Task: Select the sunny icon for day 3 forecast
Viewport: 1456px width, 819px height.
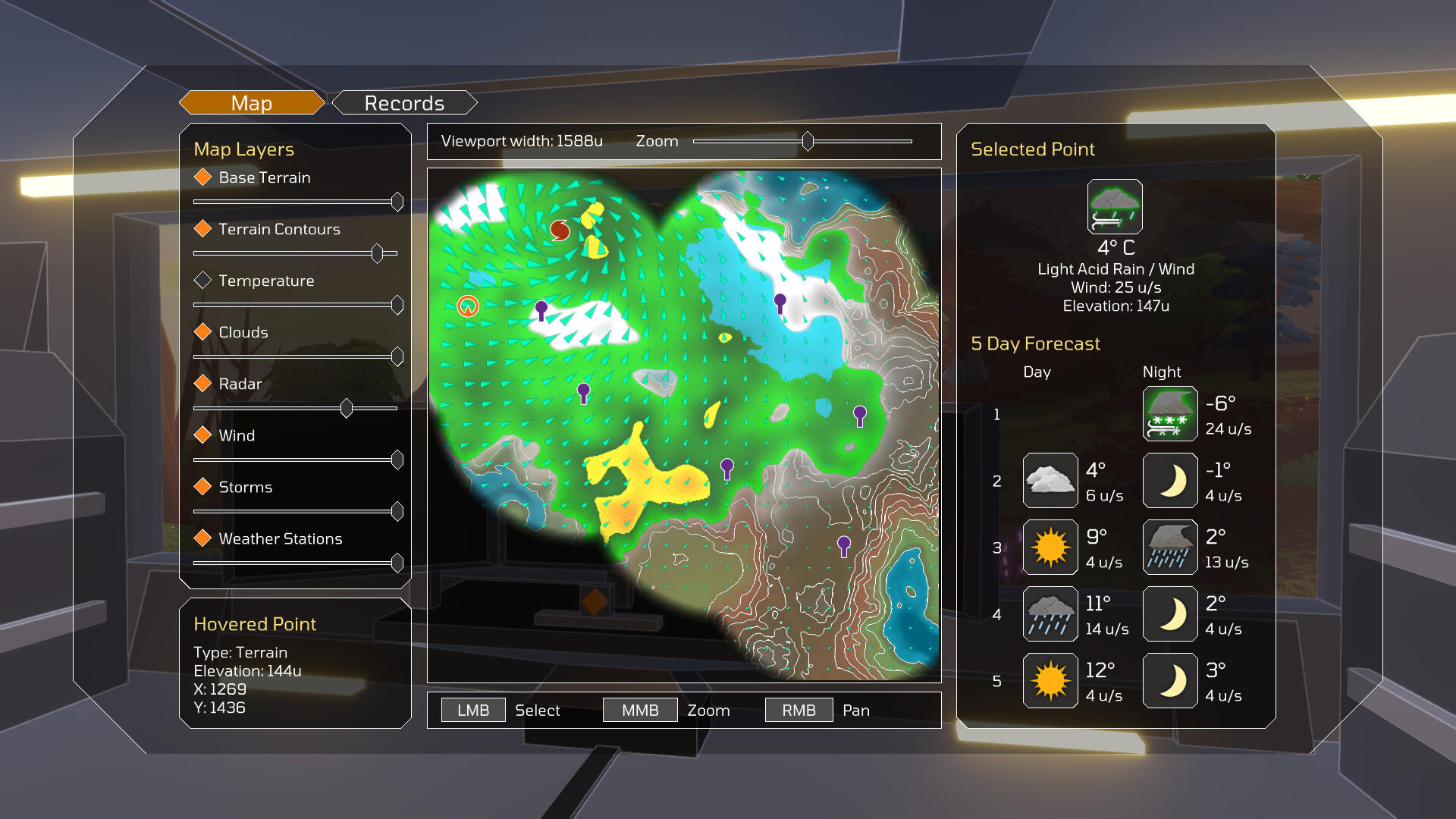Action: coord(1050,547)
